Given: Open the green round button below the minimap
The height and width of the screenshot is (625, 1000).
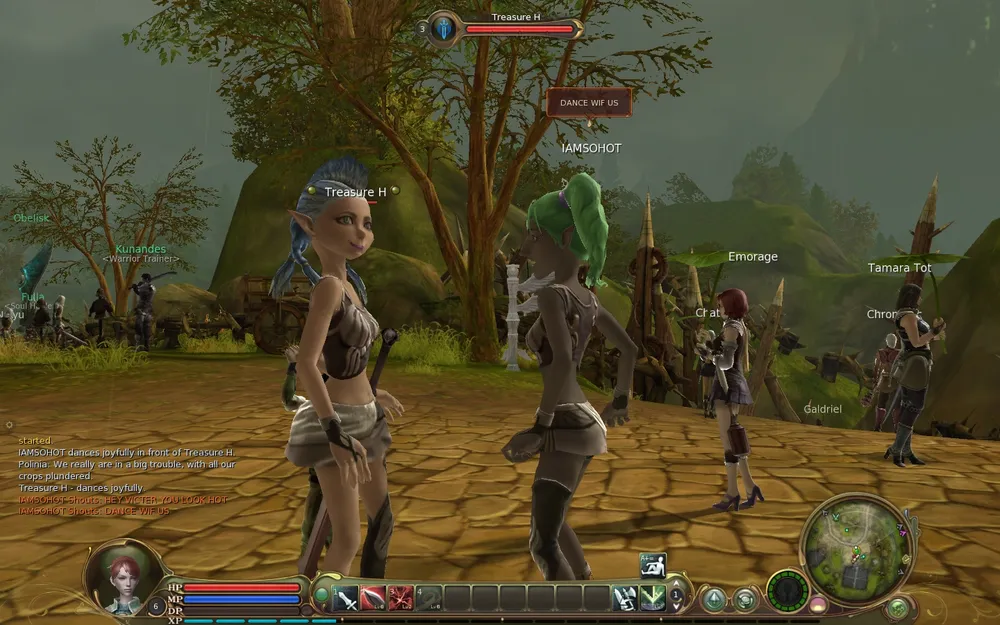Looking at the screenshot, I should 898,606.
